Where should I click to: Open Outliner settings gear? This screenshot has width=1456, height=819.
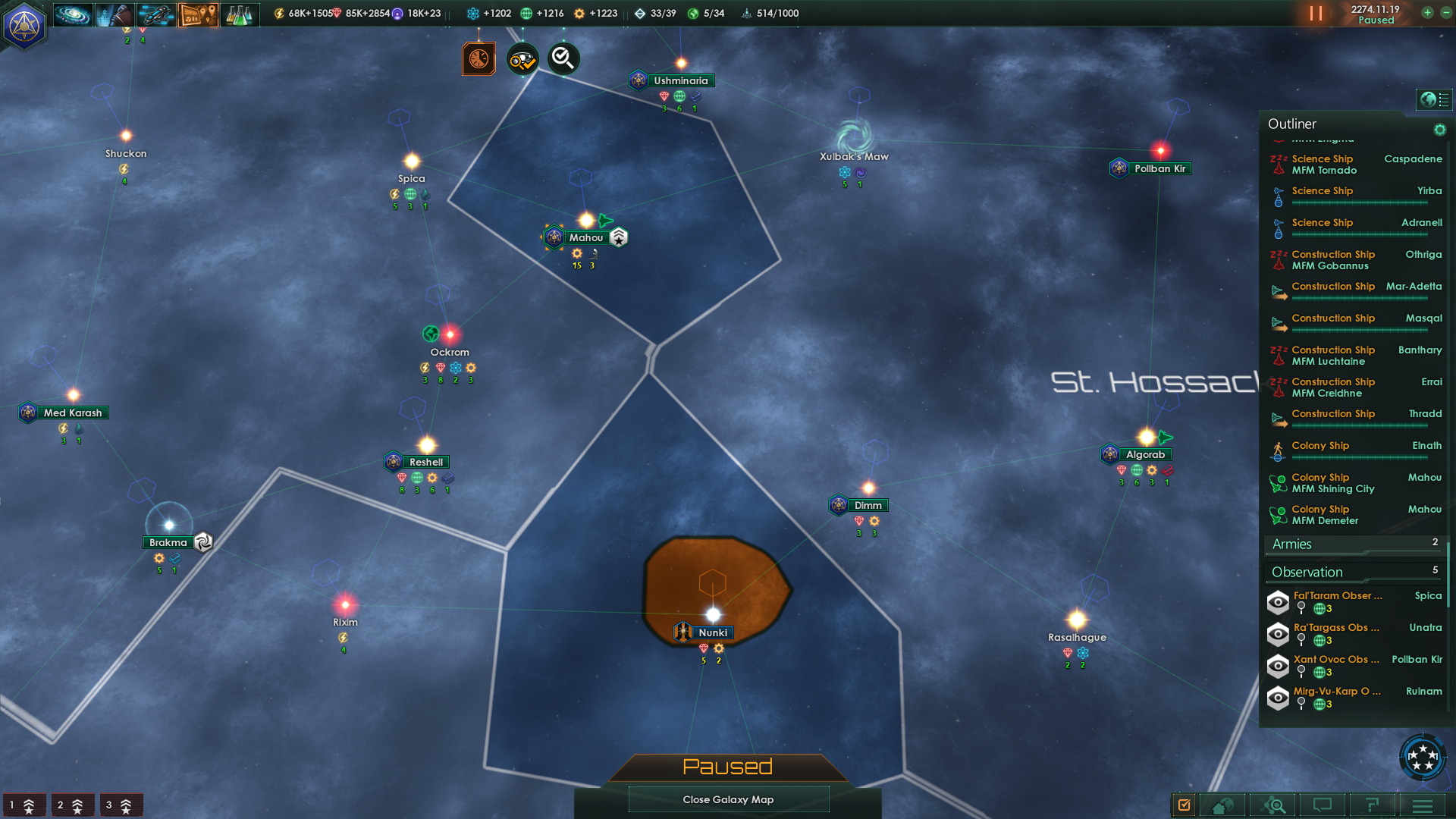coord(1439,130)
